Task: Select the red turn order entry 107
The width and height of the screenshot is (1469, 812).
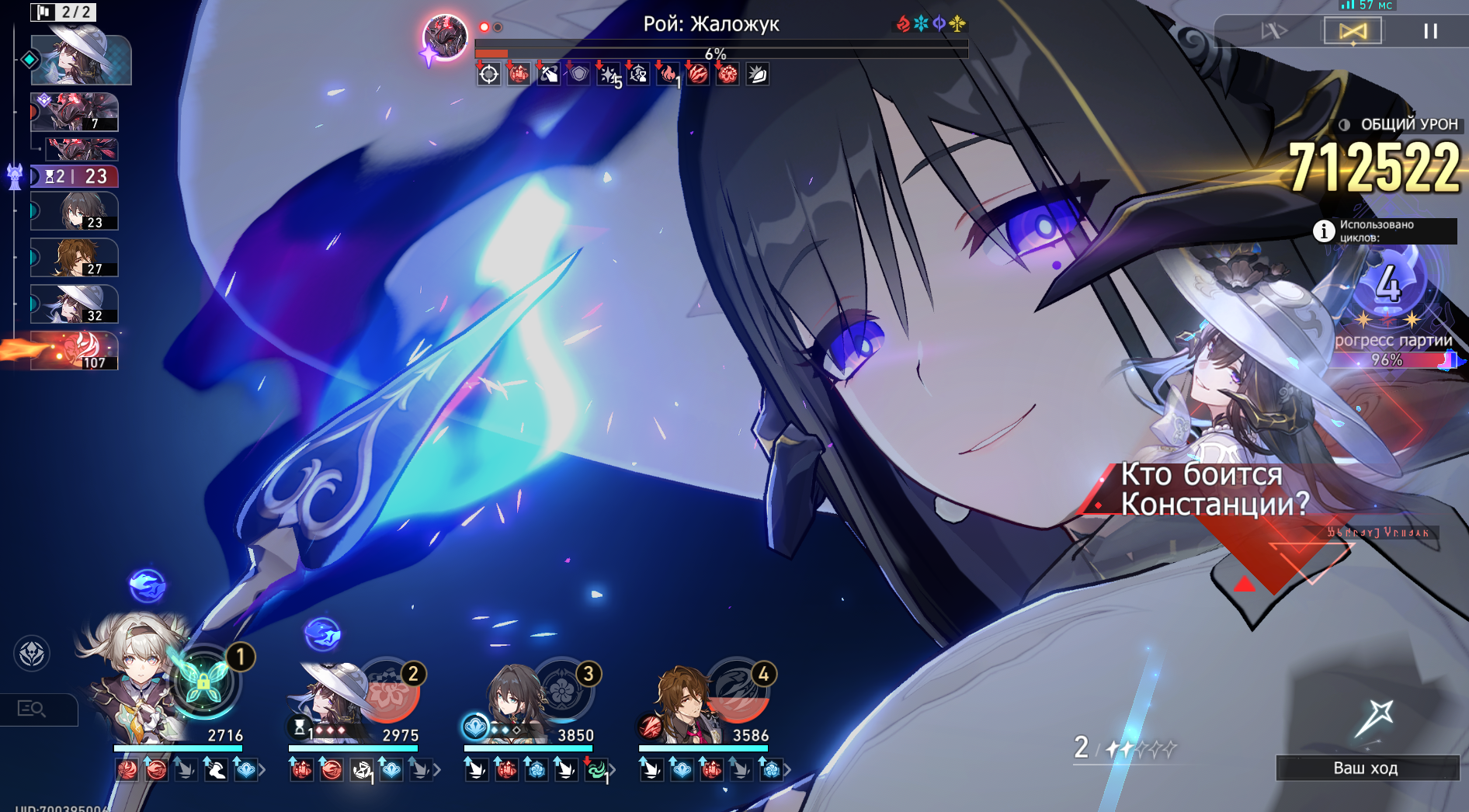Action: coord(75,351)
